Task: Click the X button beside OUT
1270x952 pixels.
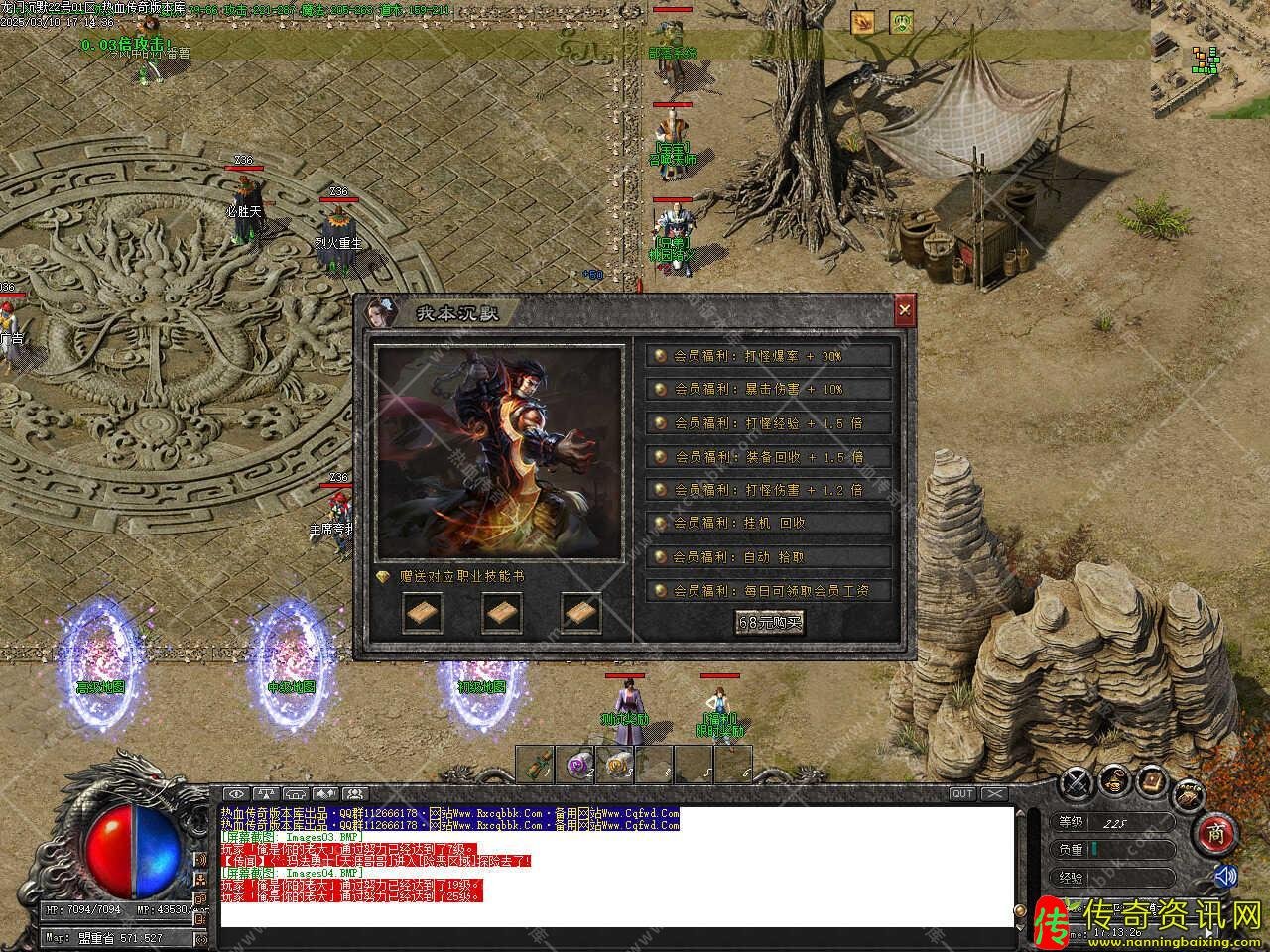Action: [x=994, y=793]
